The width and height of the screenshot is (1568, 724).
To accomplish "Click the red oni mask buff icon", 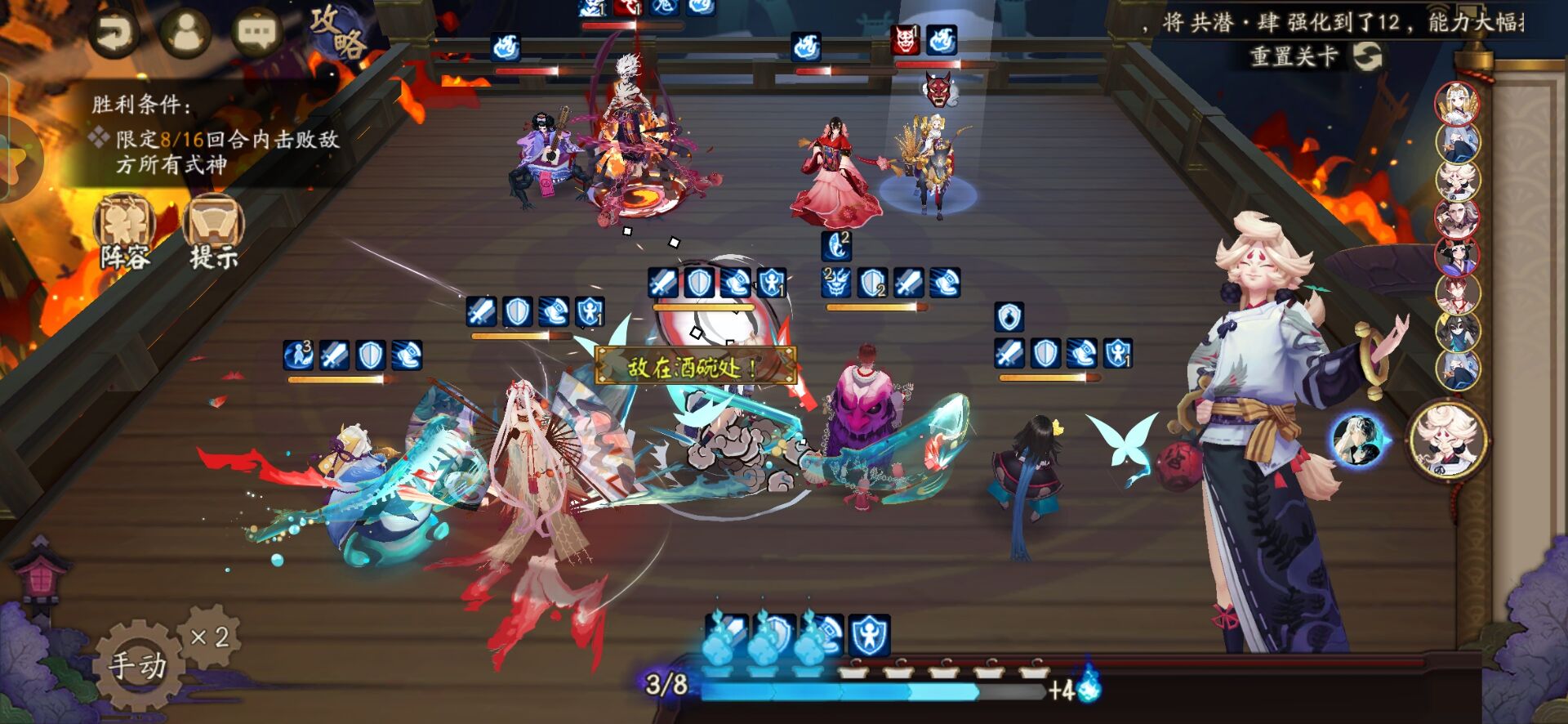I will (x=905, y=40).
